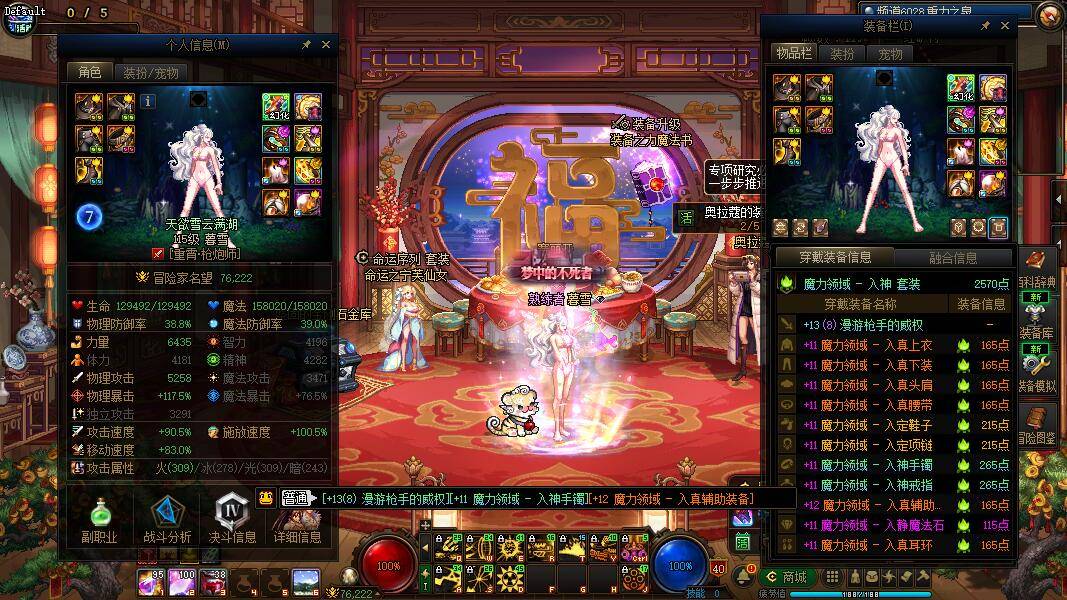Open the 融合信息 tab

(x=953, y=258)
